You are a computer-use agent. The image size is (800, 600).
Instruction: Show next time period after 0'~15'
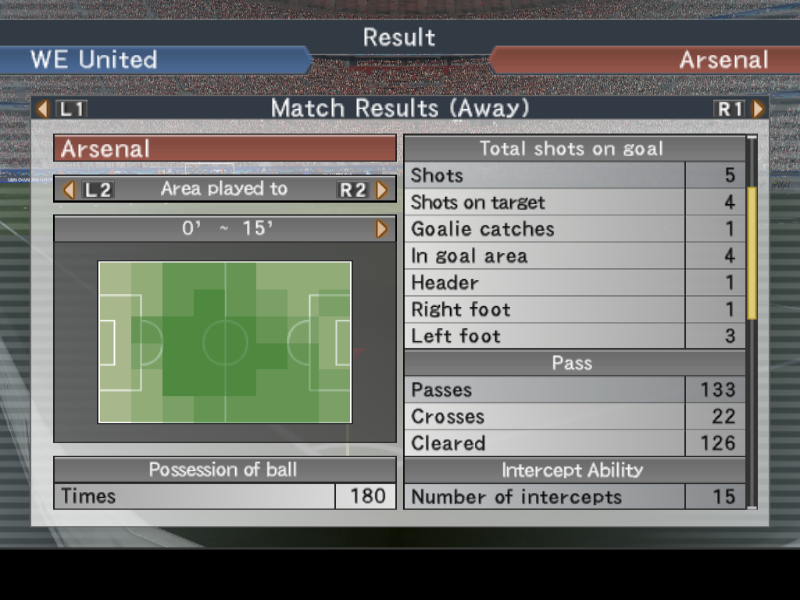tap(381, 229)
